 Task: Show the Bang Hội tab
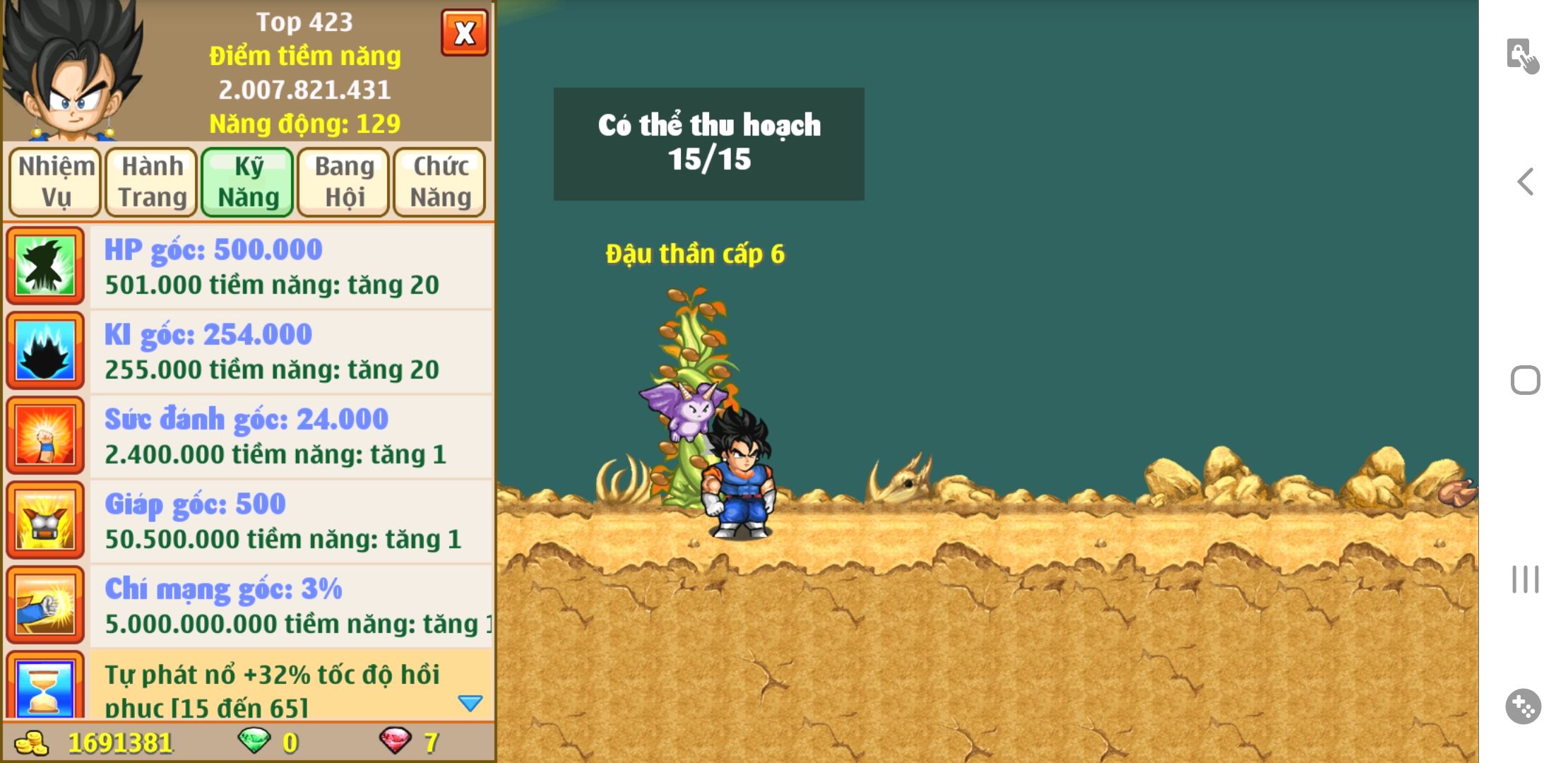click(344, 182)
